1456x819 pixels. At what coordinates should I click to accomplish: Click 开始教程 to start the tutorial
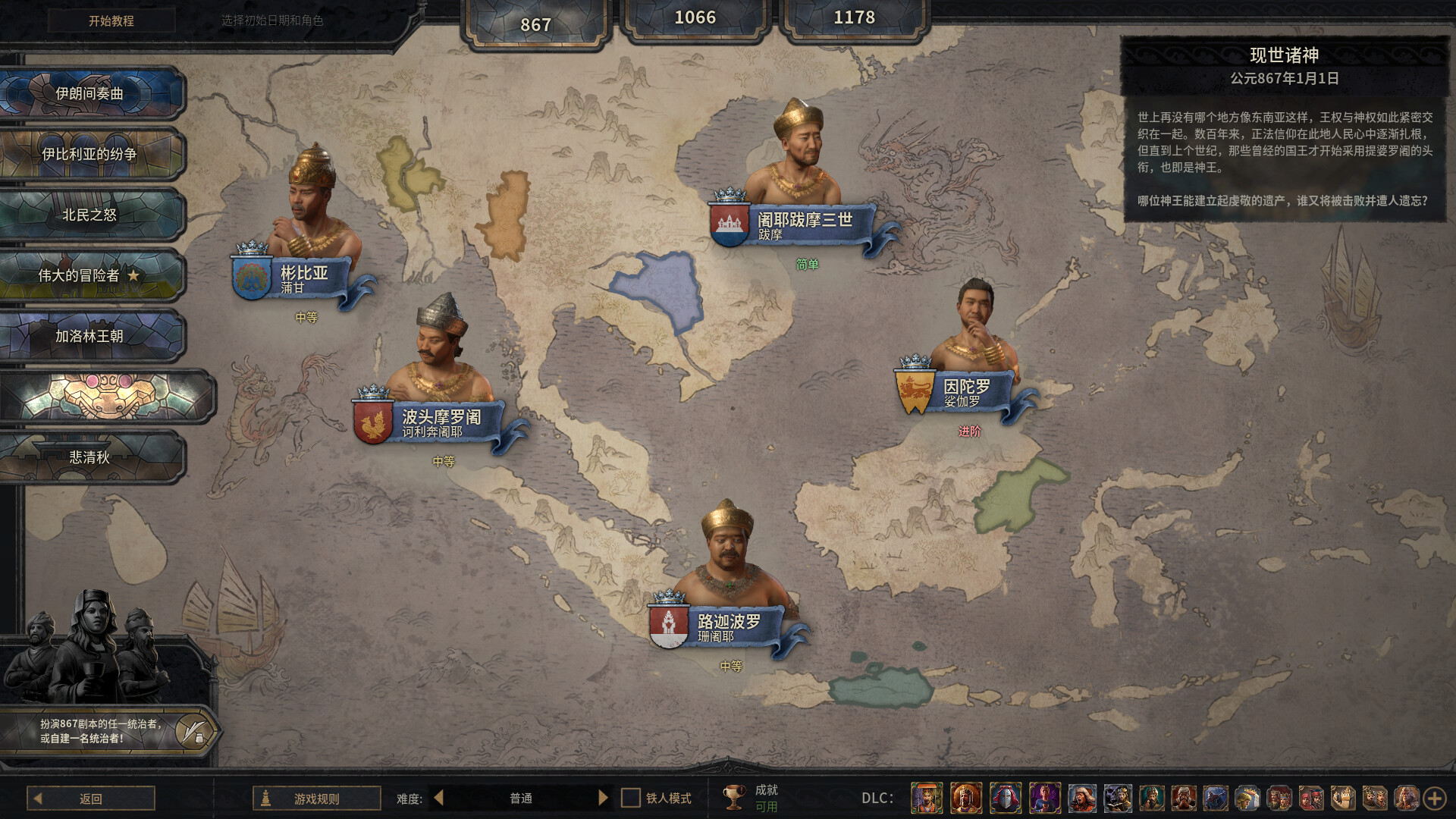(x=109, y=19)
